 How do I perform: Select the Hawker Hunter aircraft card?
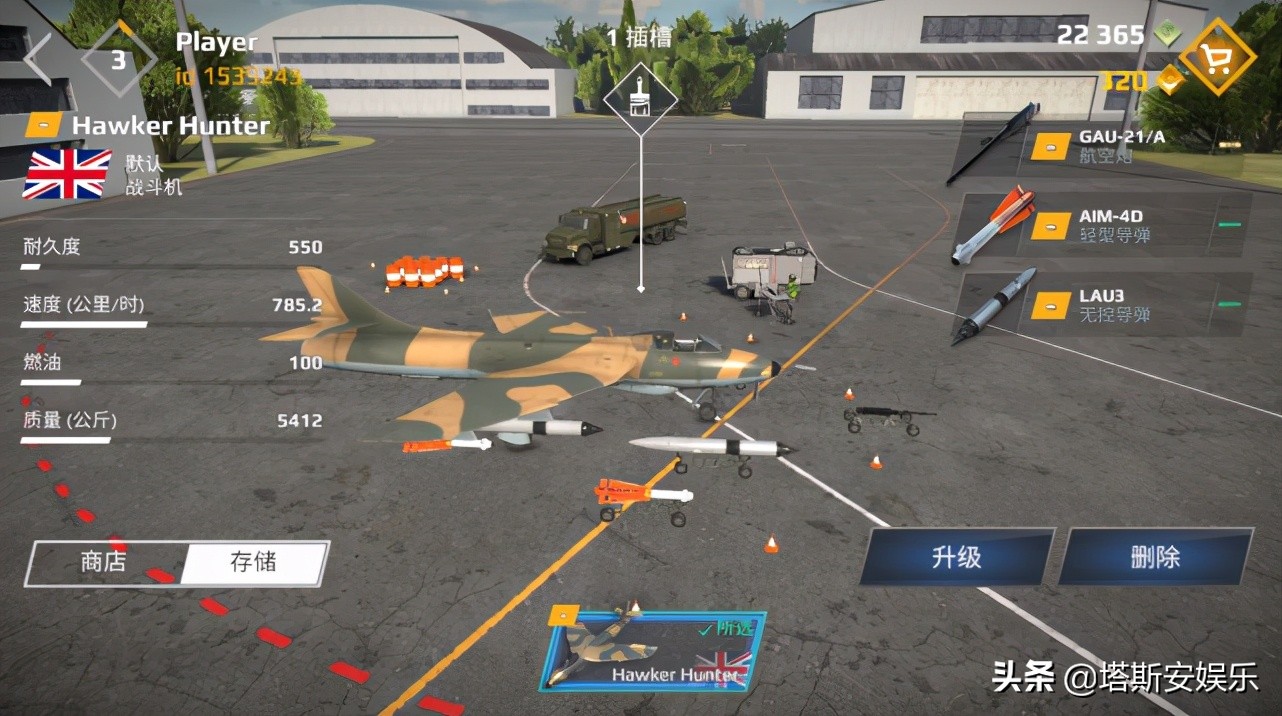(652, 650)
